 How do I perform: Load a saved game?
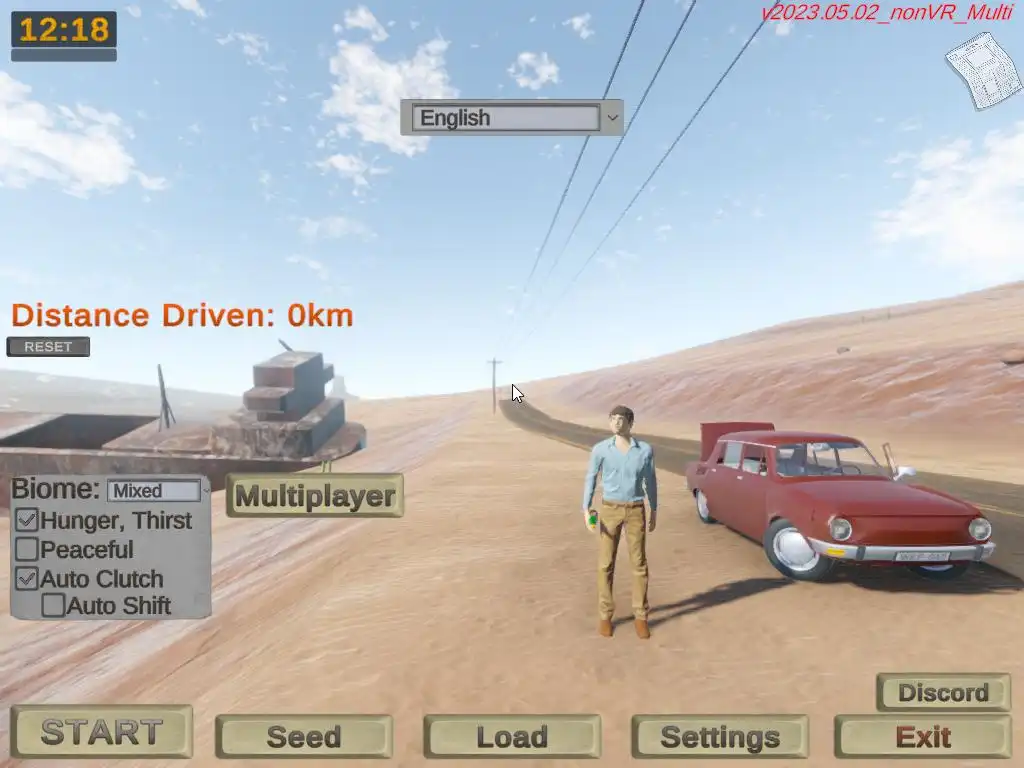(x=511, y=737)
